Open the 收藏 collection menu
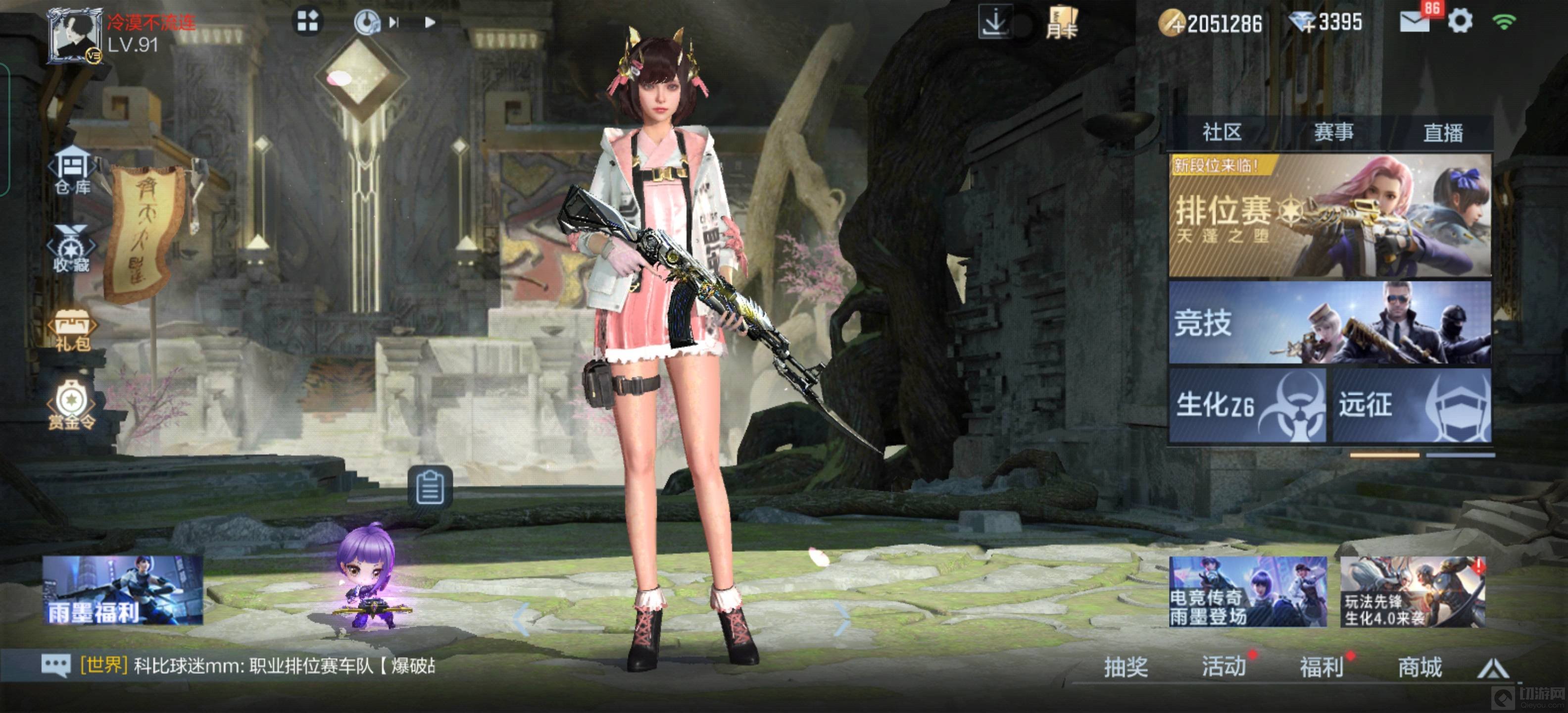Image resolution: width=1568 pixels, height=713 pixels. (x=72, y=250)
